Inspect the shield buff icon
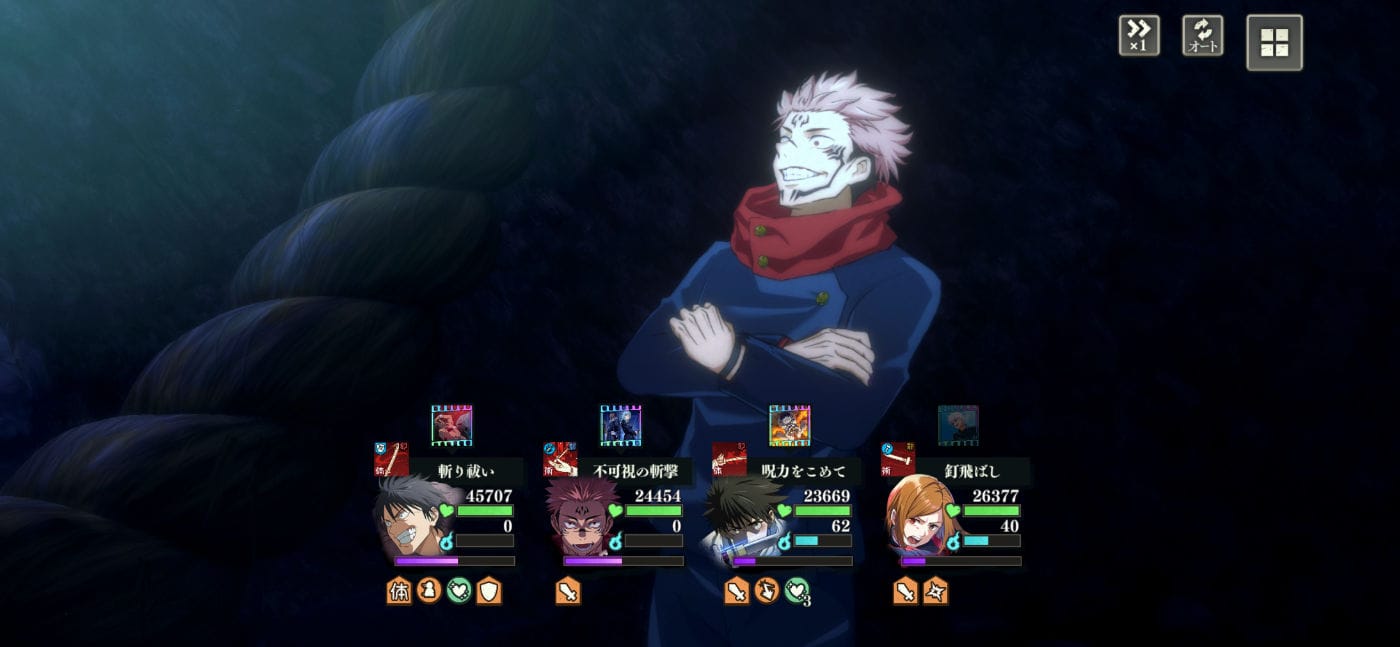Screen dimensions: 1400x647 (x=489, y=592)
